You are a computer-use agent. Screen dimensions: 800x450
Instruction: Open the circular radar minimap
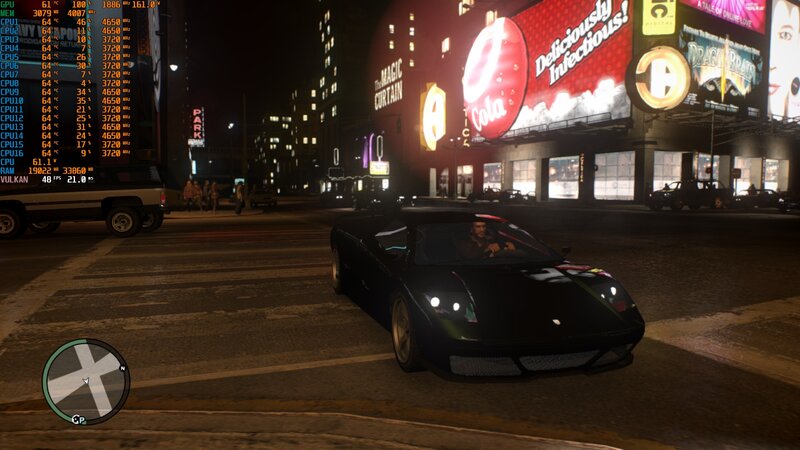coord(86,381)
